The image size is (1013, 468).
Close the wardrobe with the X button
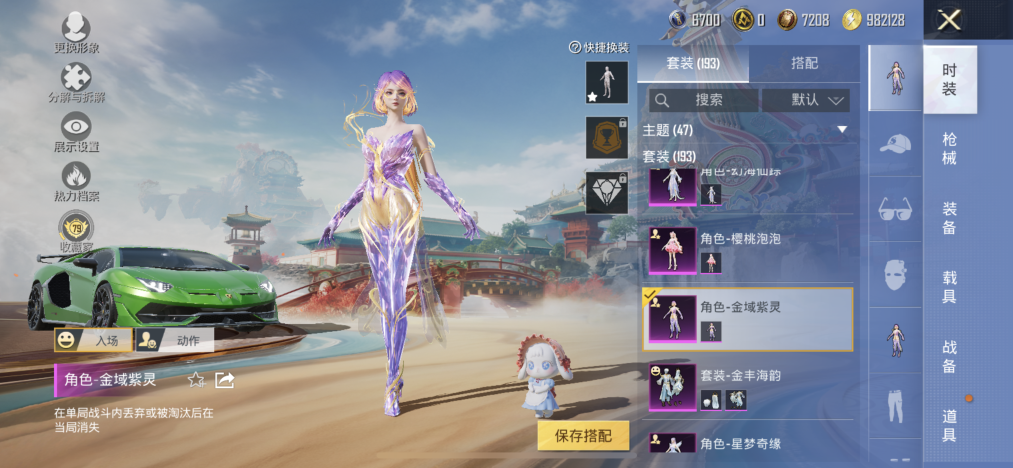point(949,19)
